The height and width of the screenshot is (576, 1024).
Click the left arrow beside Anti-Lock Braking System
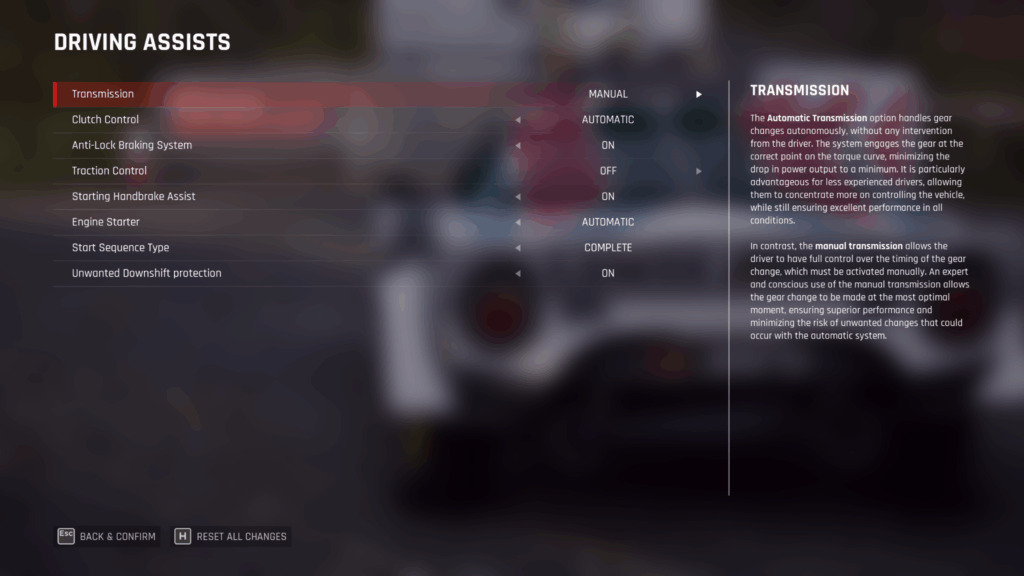(518, 145)
